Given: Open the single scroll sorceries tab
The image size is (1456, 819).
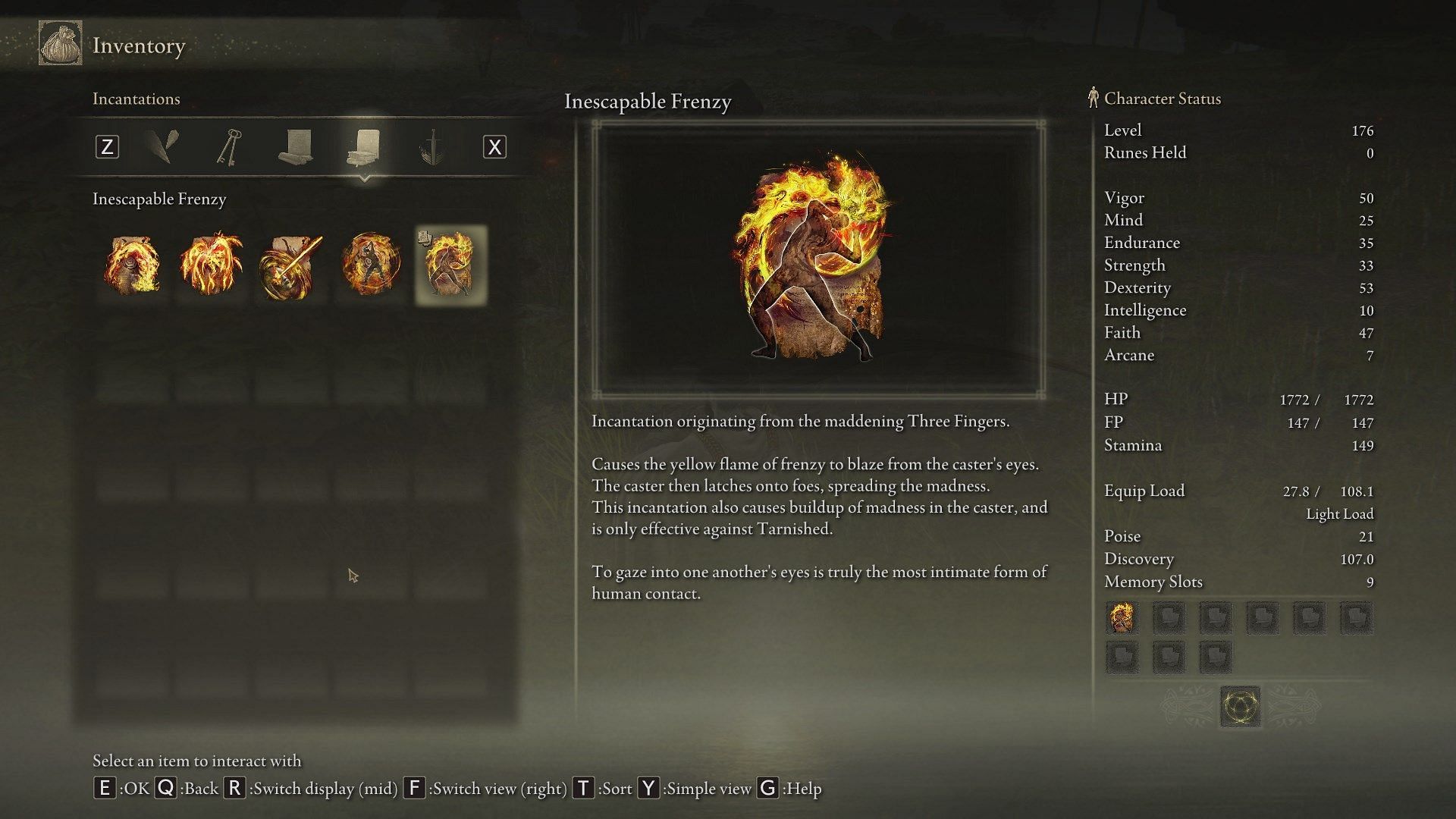Looking at the screenshot, I should [x=296, y=147].
